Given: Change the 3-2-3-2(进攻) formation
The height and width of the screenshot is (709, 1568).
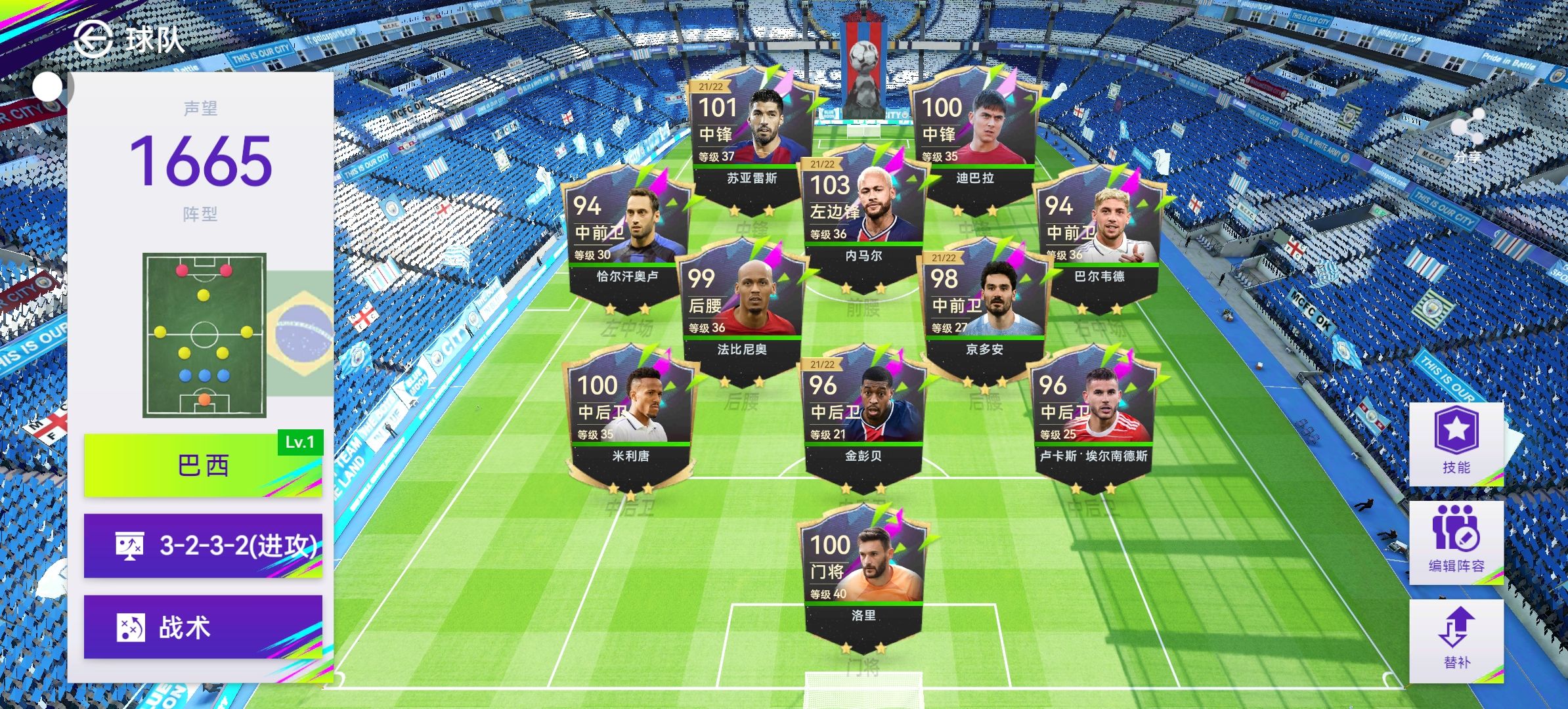Looking at the screenshot, I should coord(203,546).
